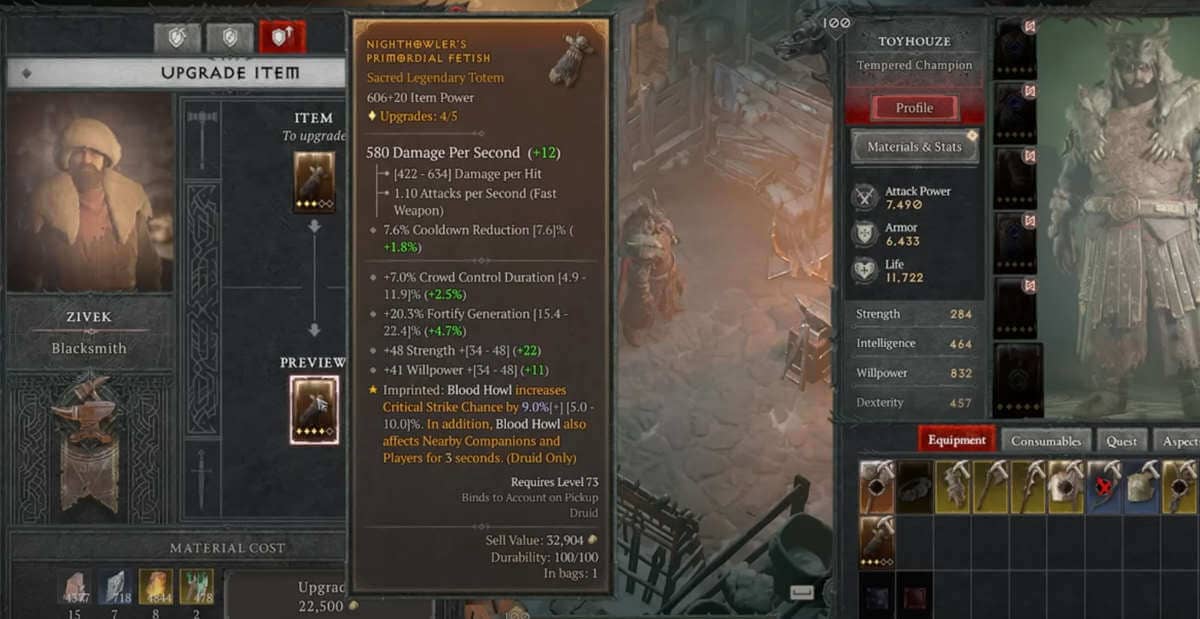The width and height of the screenshot is (1200, 619).
Task: Select the red Upgrade Item tab
Action: [x=282, y=37]
